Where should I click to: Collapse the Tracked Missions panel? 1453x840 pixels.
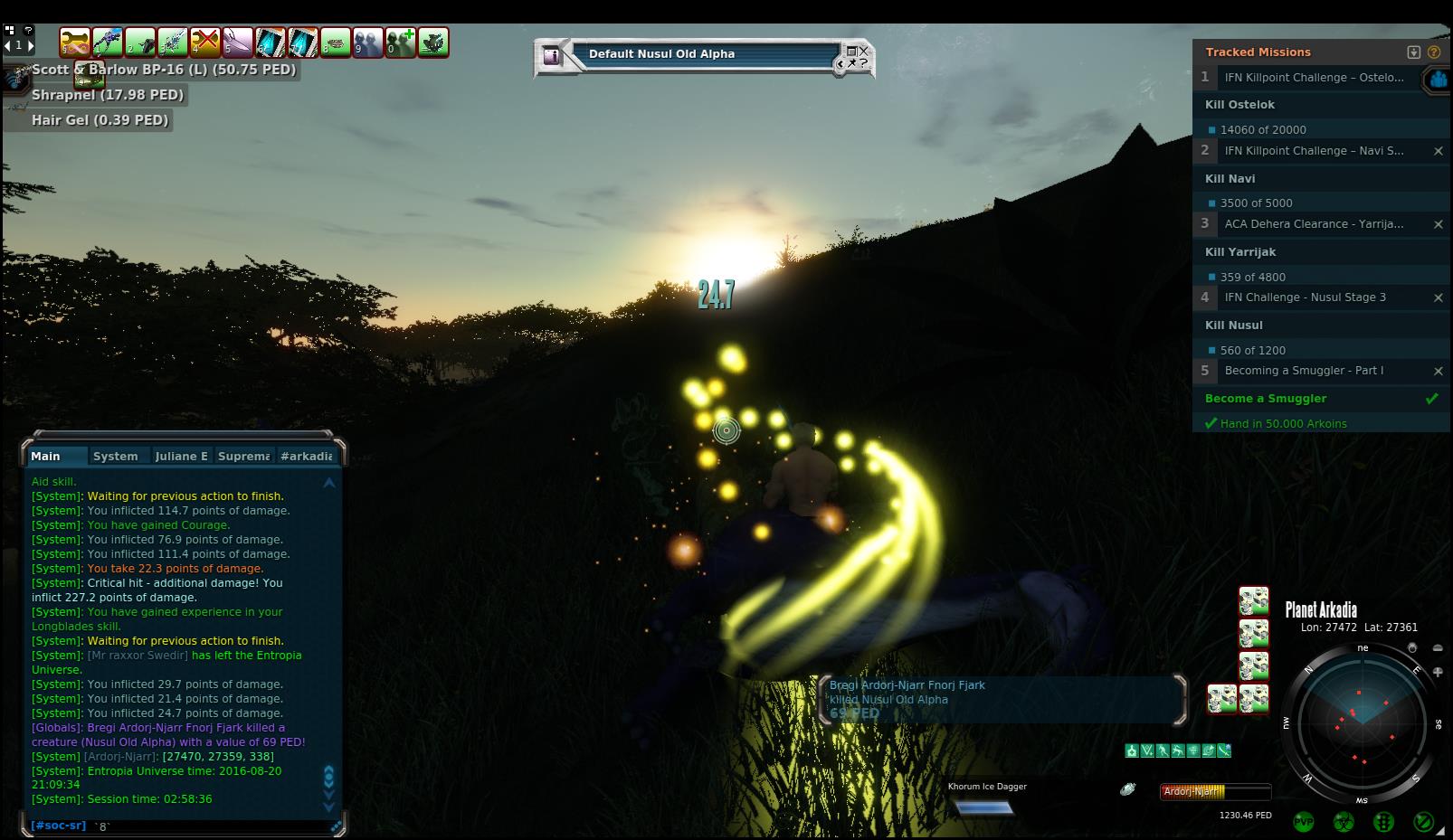[1414, 52]
